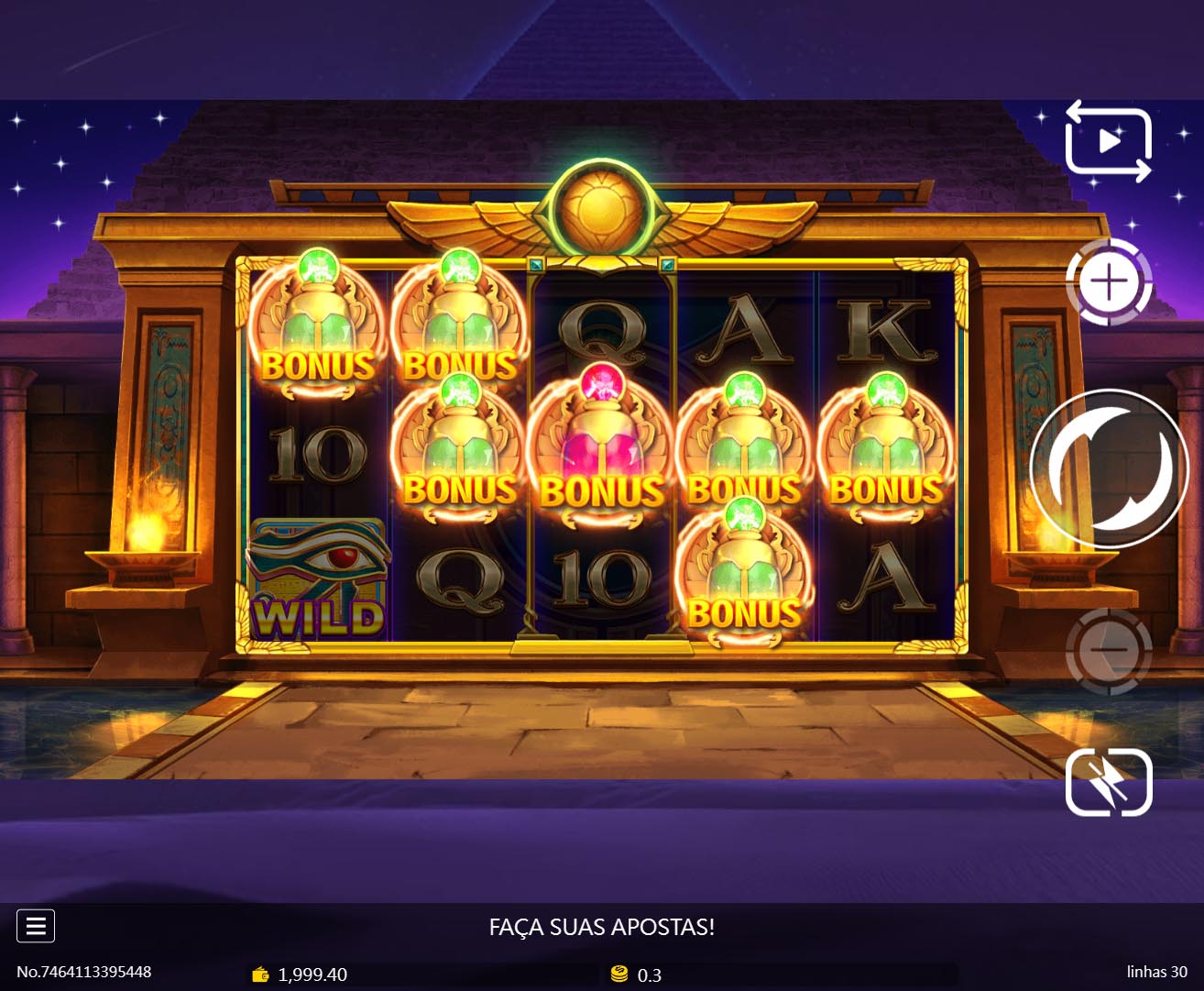Toggle autoplay off after opening it

click(x=1107, y=141)
